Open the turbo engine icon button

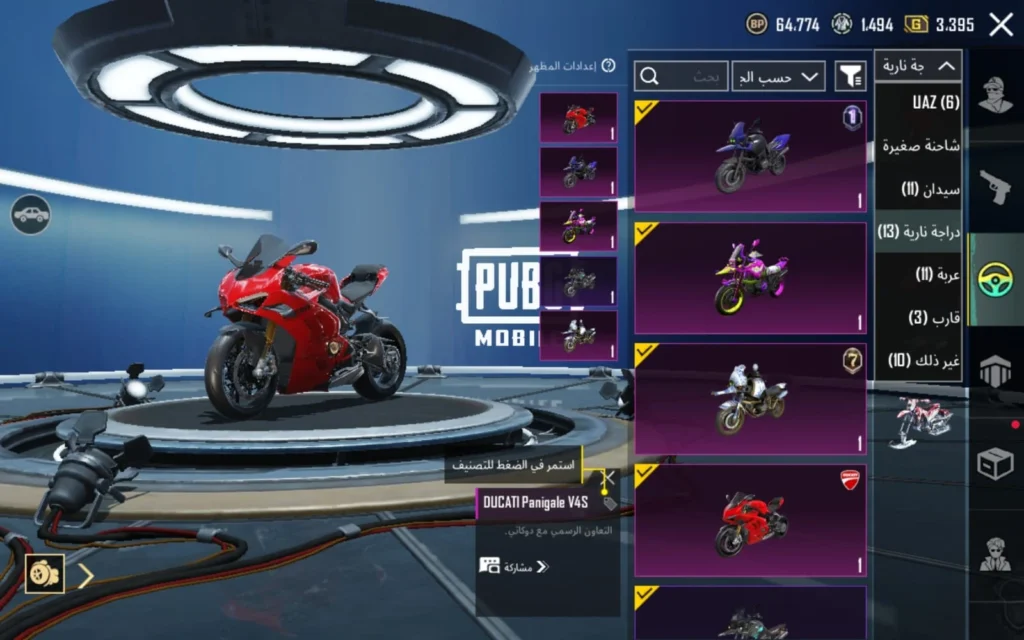tap(45, 573)
